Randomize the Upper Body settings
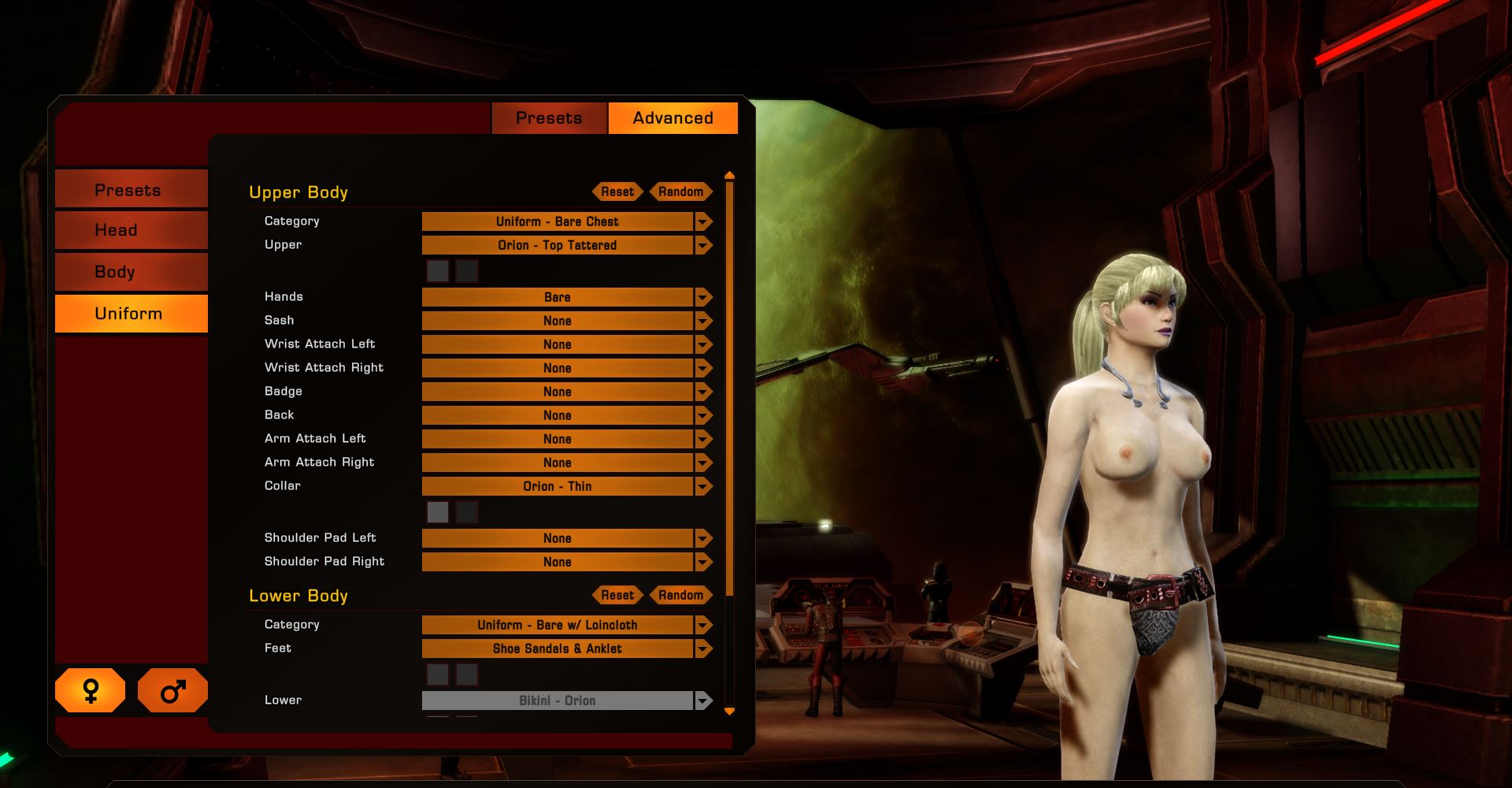The width and height of the screenshot is (1512, 788). (x=680, y=191)
